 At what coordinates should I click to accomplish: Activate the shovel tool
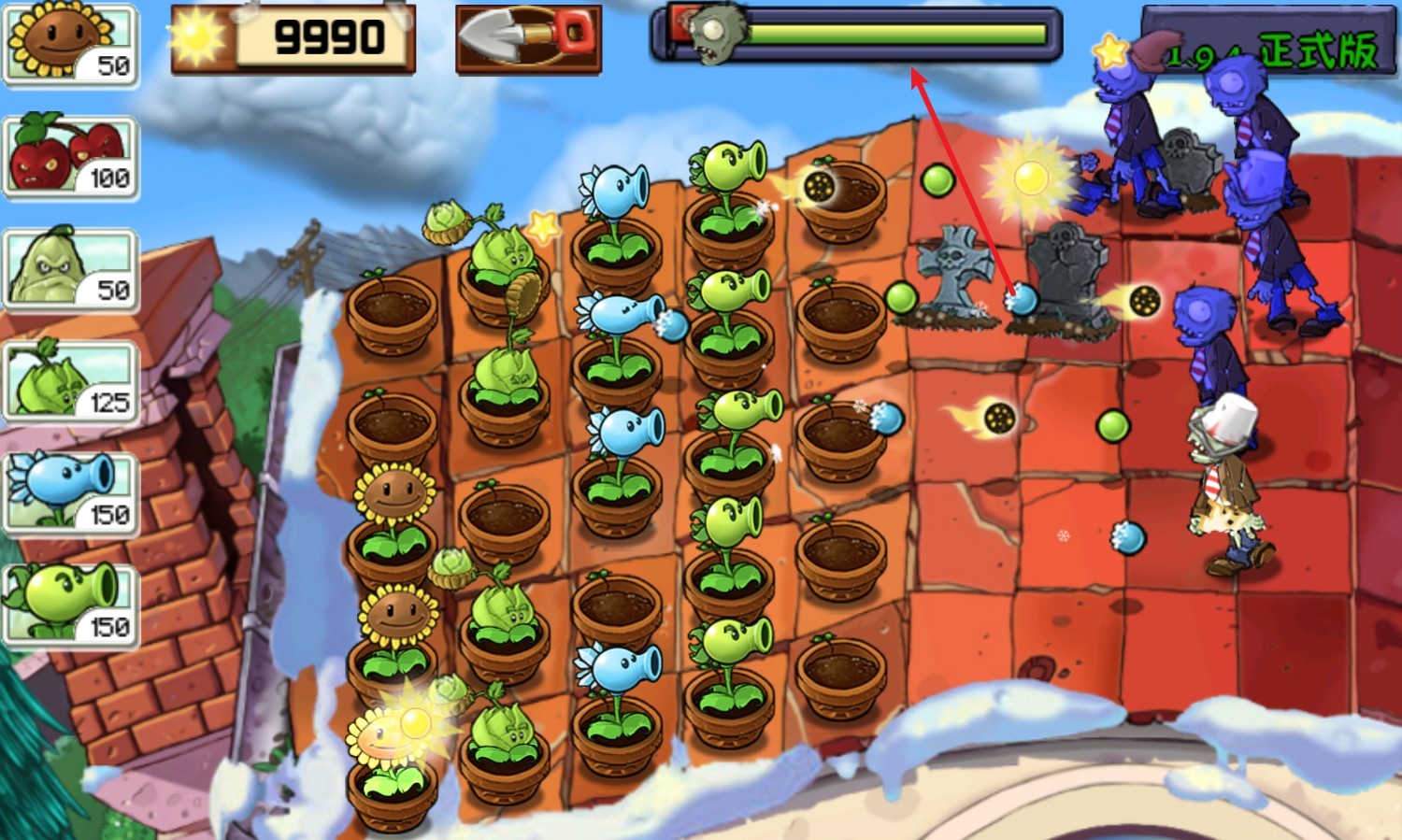(x=528, y=38)
